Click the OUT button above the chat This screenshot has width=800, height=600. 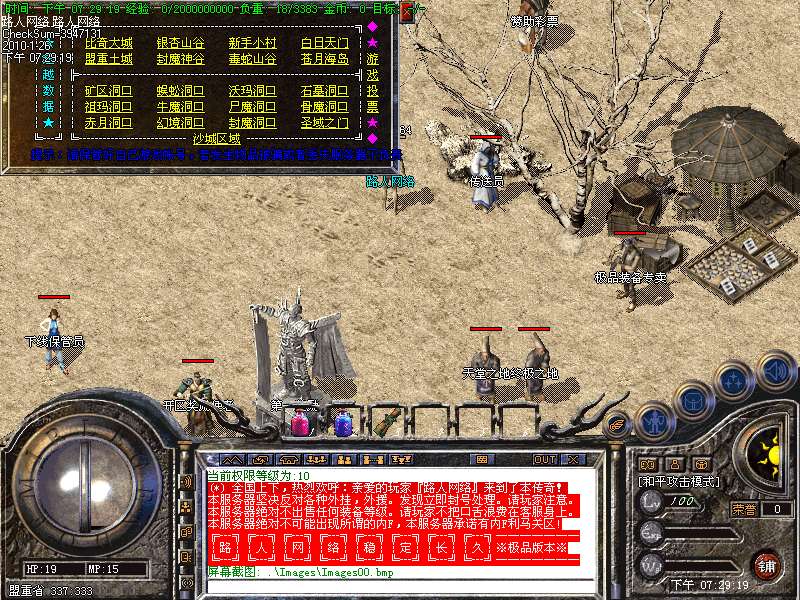544,459
